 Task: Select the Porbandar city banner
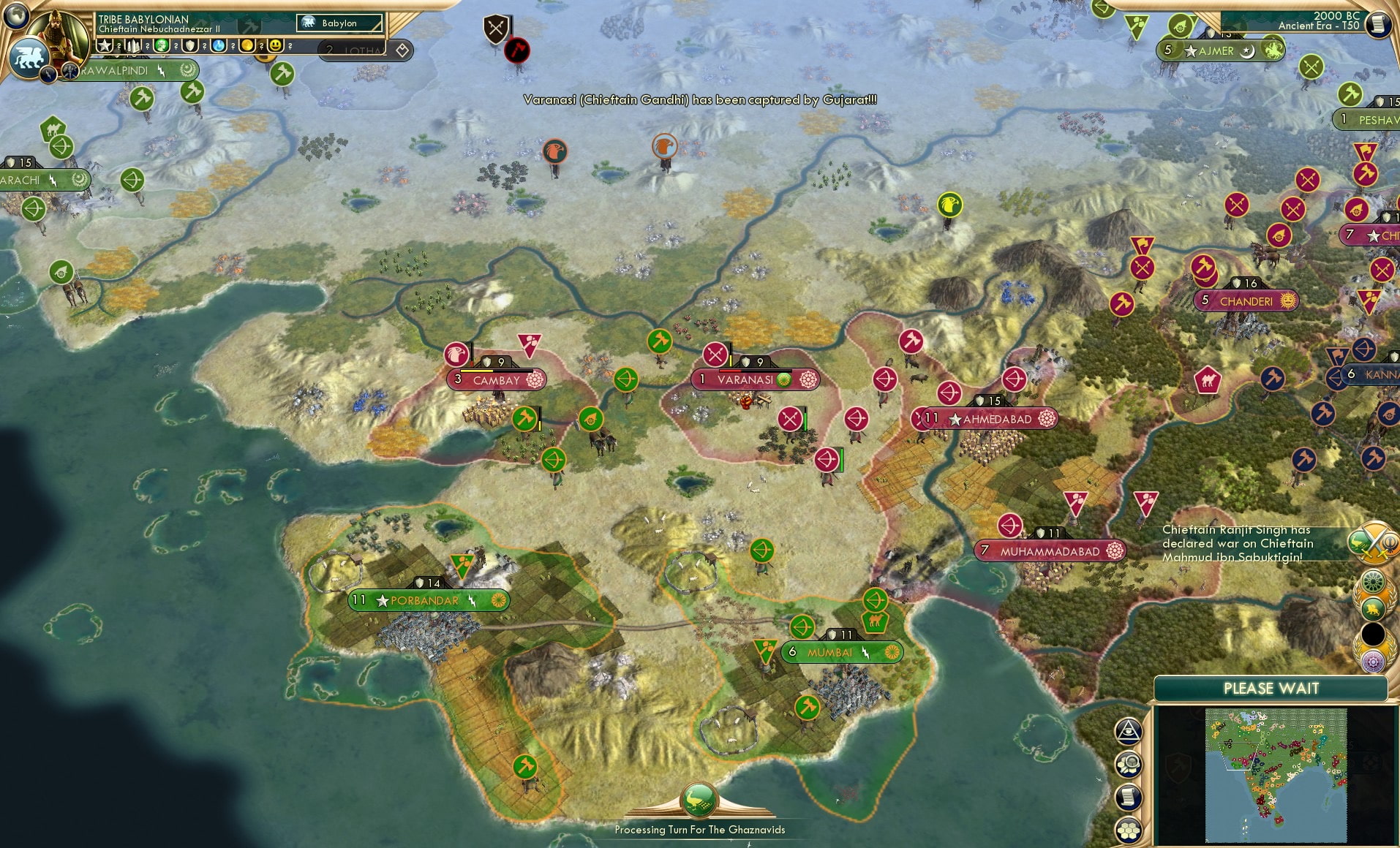[x=427, y=599]
